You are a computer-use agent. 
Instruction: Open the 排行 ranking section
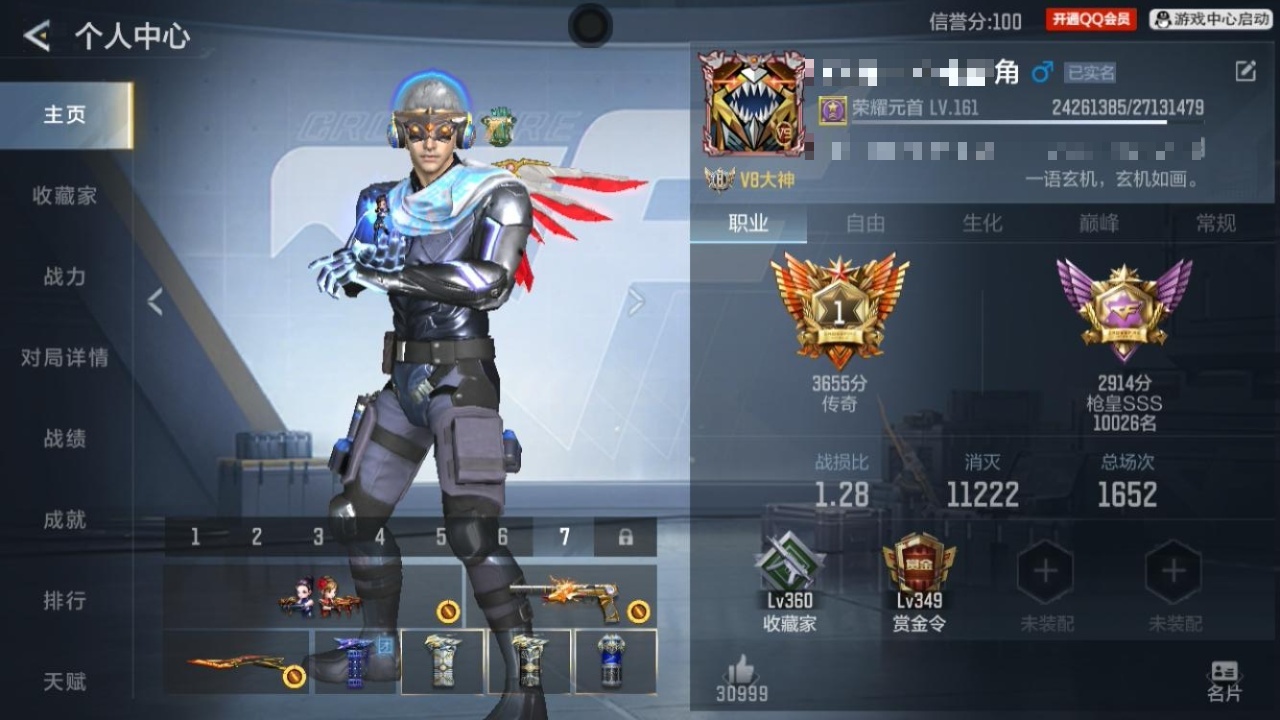point(65,601)
